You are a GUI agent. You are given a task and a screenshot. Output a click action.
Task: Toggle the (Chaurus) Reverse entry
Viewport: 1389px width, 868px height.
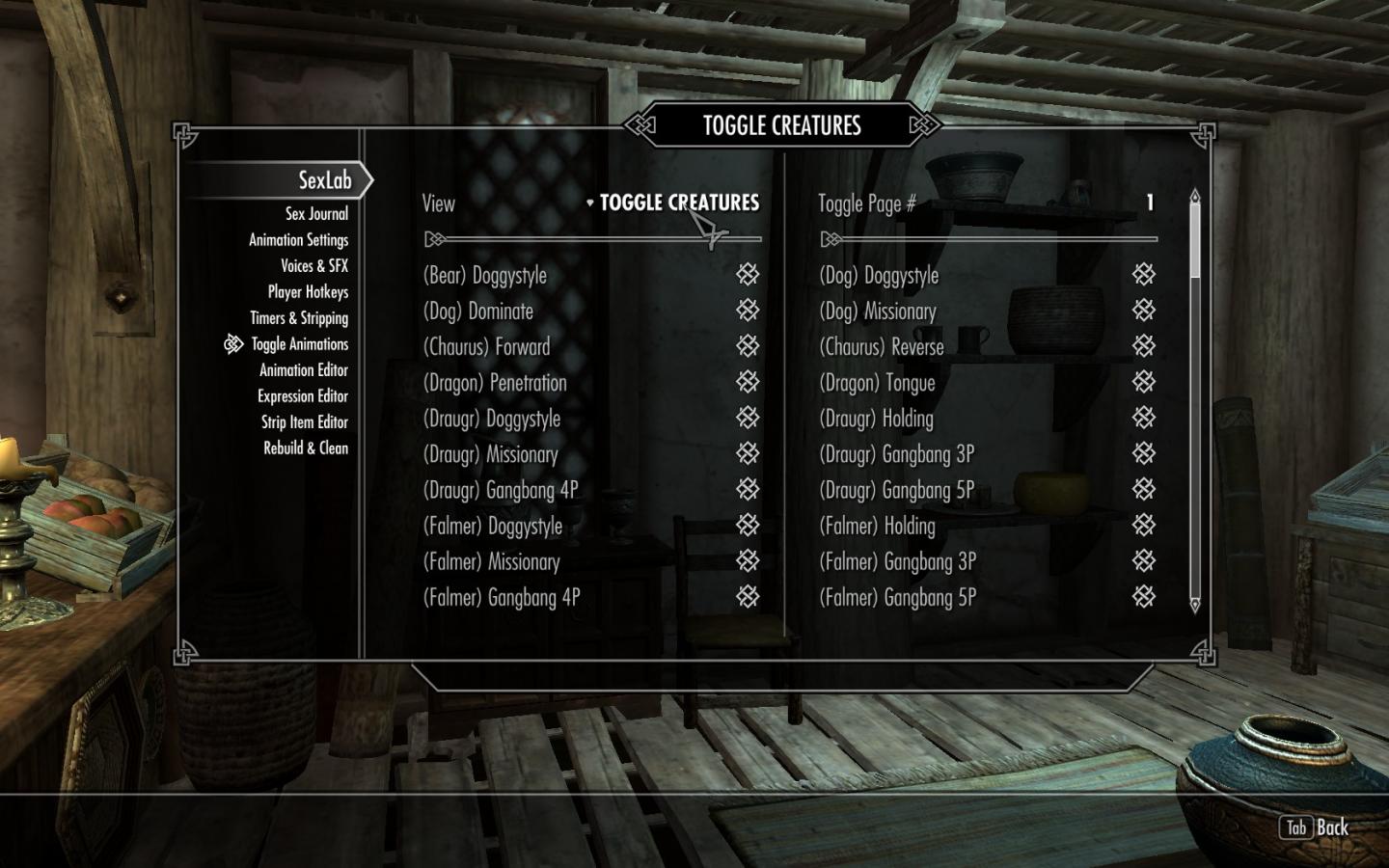1143,346
